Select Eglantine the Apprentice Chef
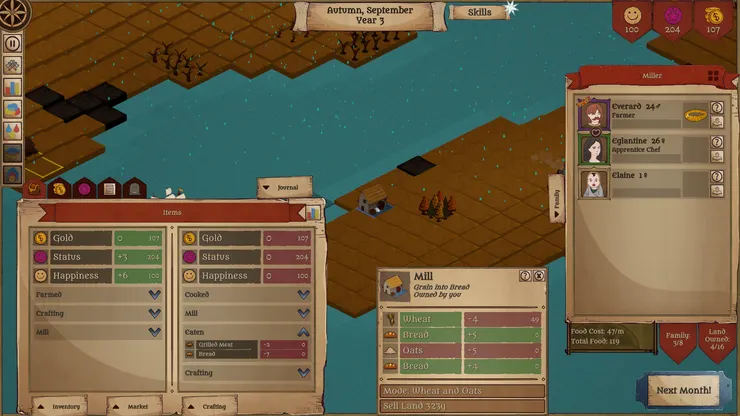This screenshot has width=740, height=416. [594, 149]
